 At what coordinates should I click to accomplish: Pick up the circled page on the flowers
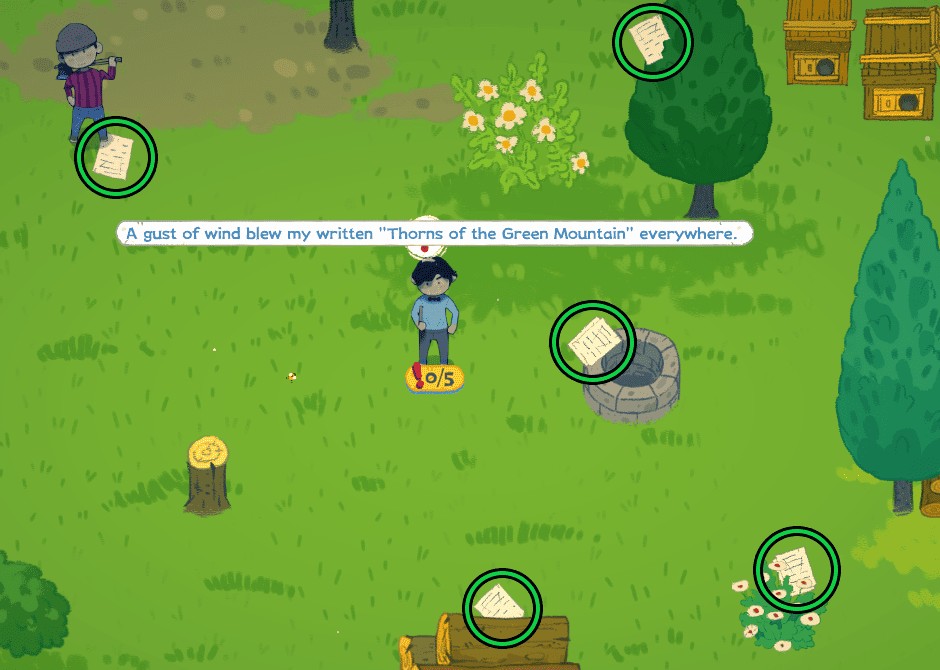(x=796, y=570)
